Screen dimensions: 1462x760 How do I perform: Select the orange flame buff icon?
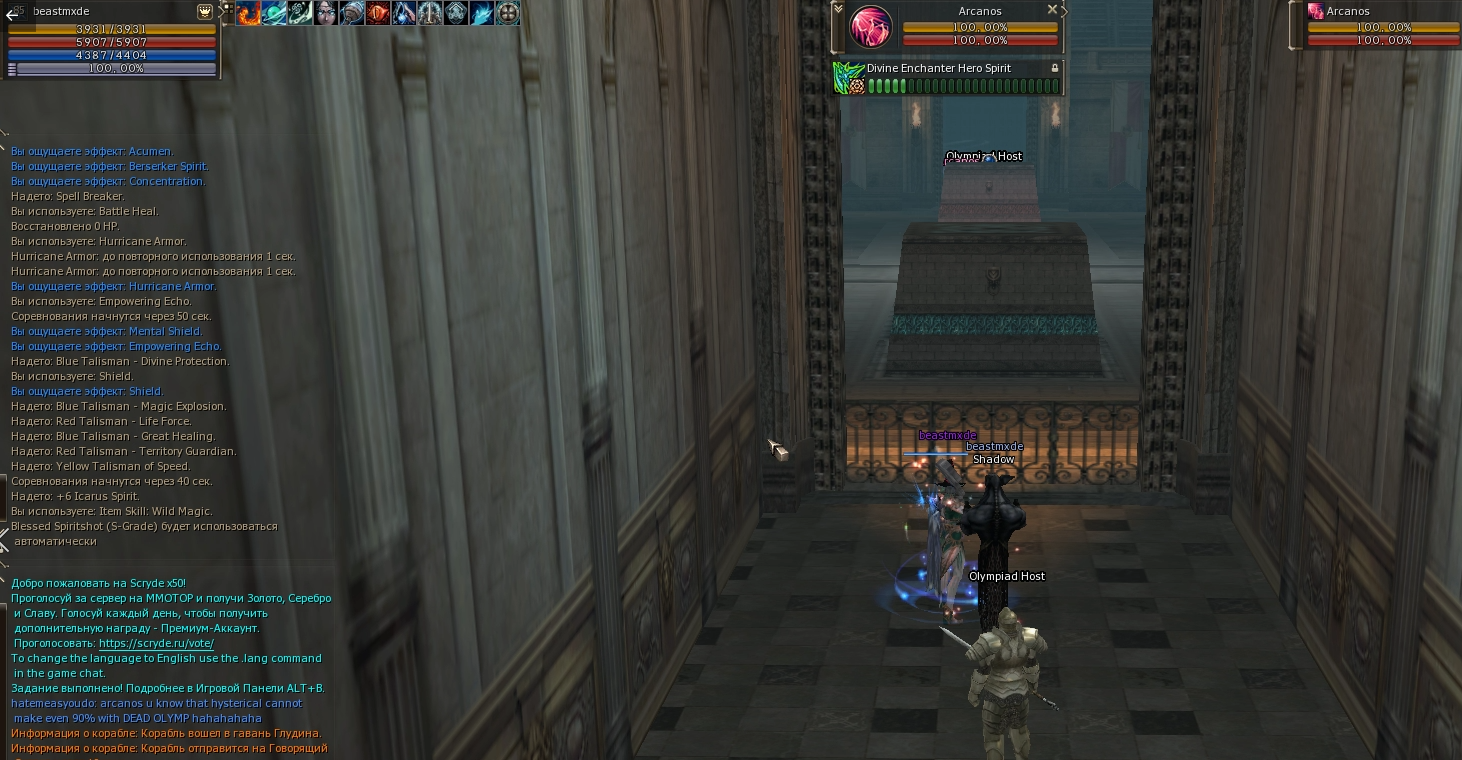point(248,13)
